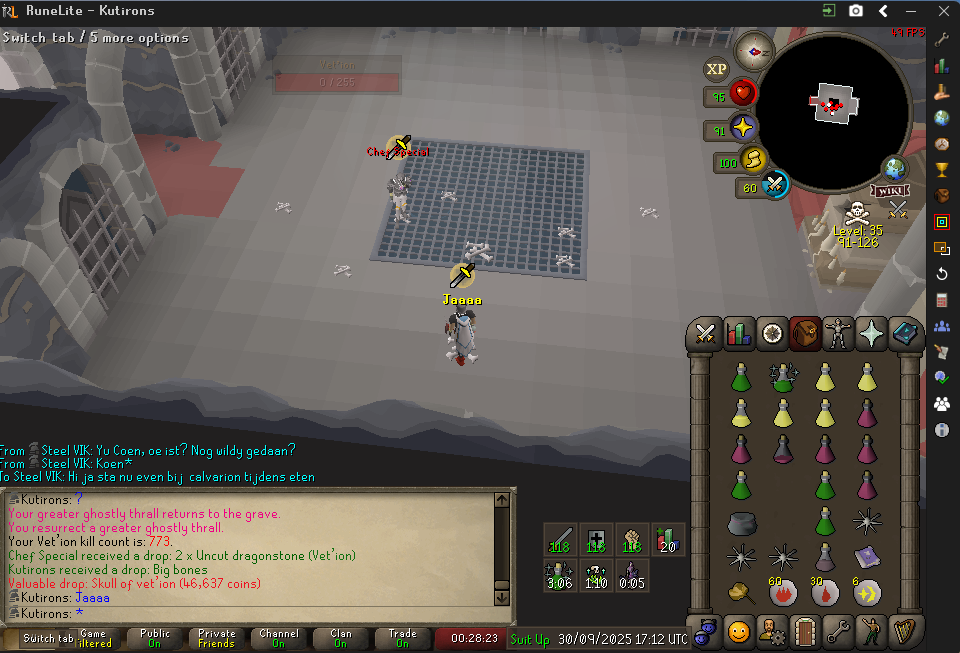Switch to the Skills tab
This screenshot has width=960, height=653.
pyautogui.click(x=739, y=334)
